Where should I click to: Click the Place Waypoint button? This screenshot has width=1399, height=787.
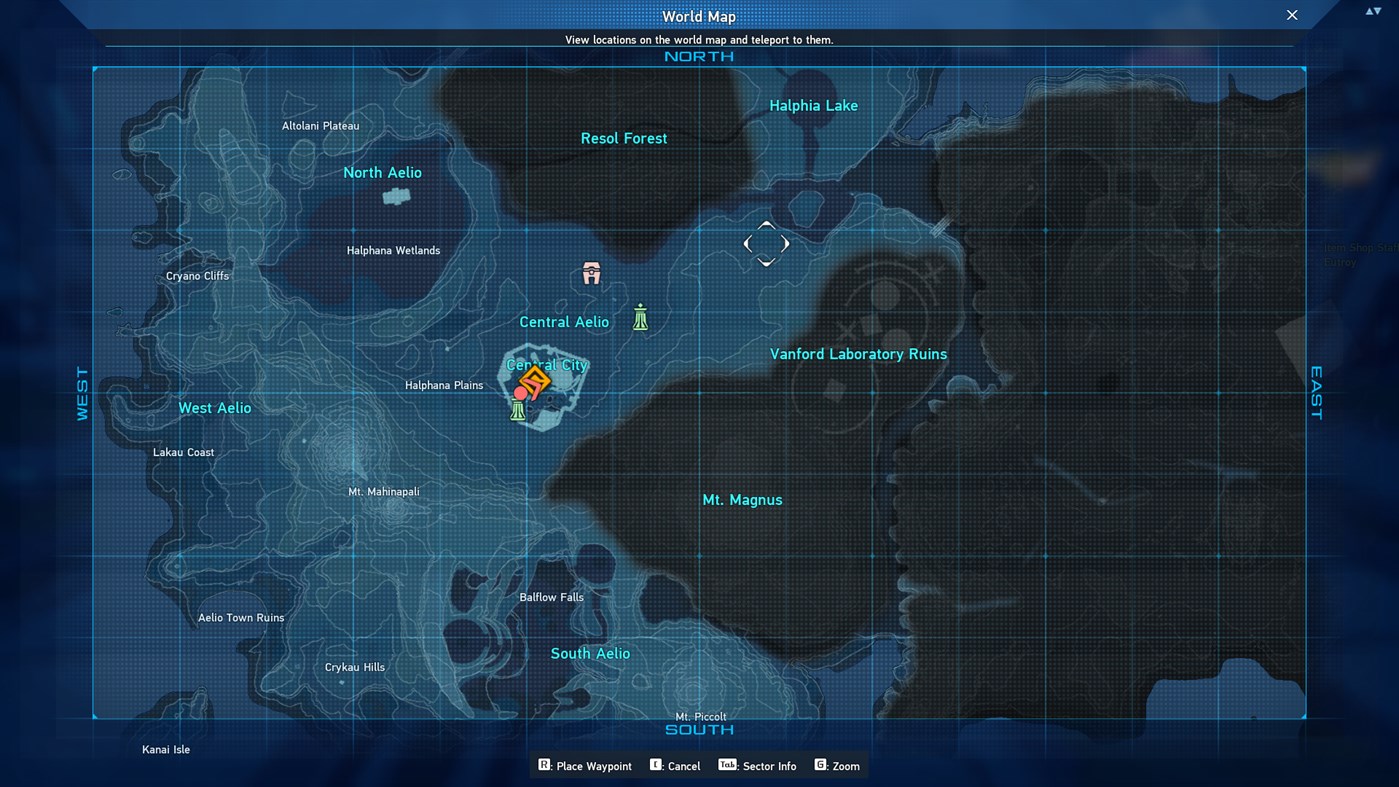585,765
